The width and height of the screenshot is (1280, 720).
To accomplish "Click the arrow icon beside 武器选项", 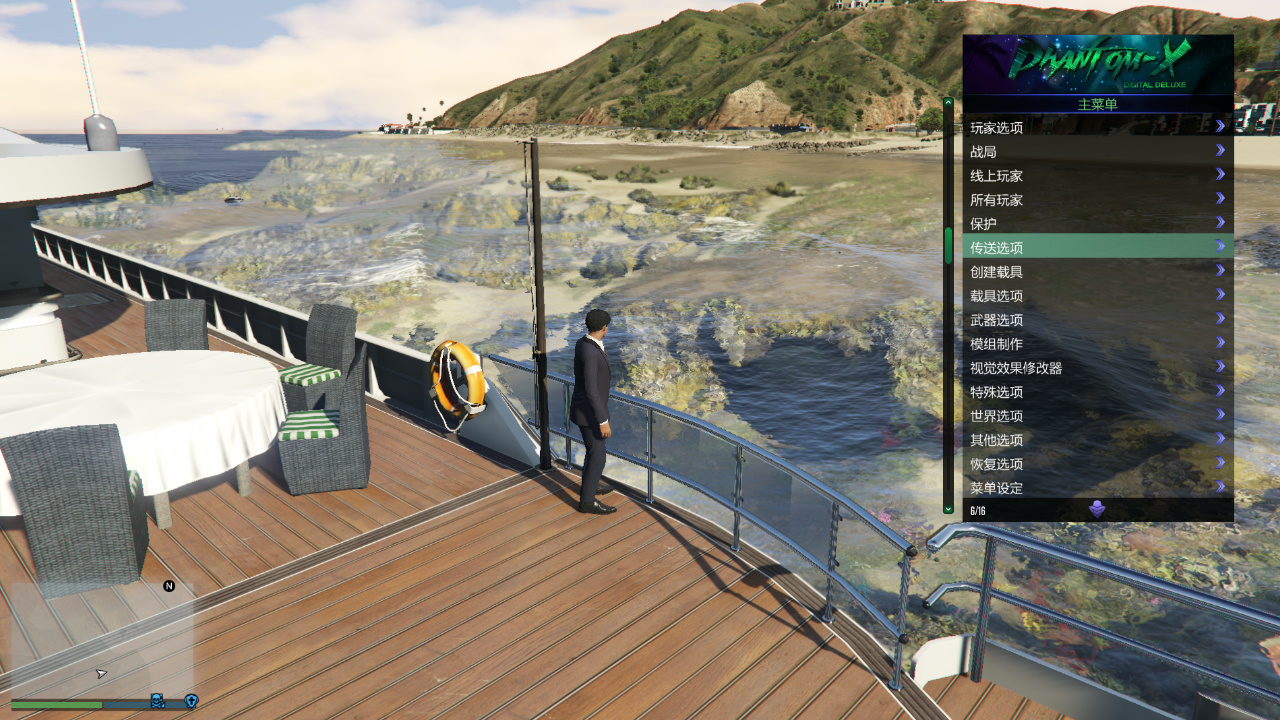I will point(1220,319).
